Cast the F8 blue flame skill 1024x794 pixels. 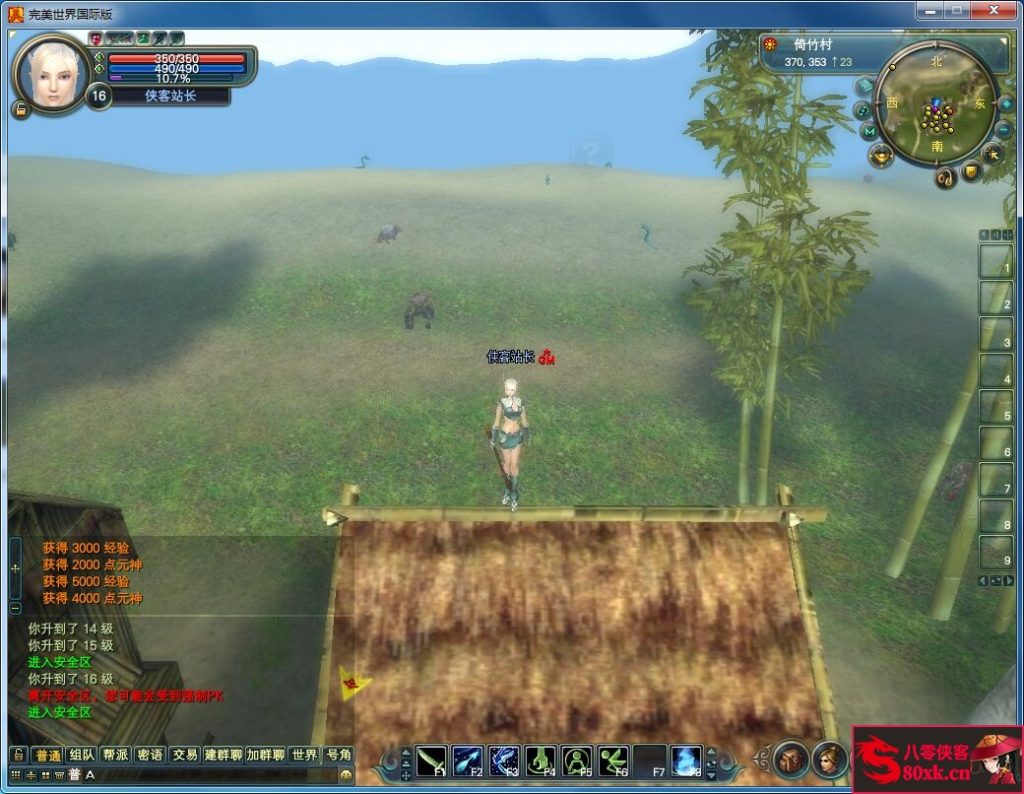[686, 760]
